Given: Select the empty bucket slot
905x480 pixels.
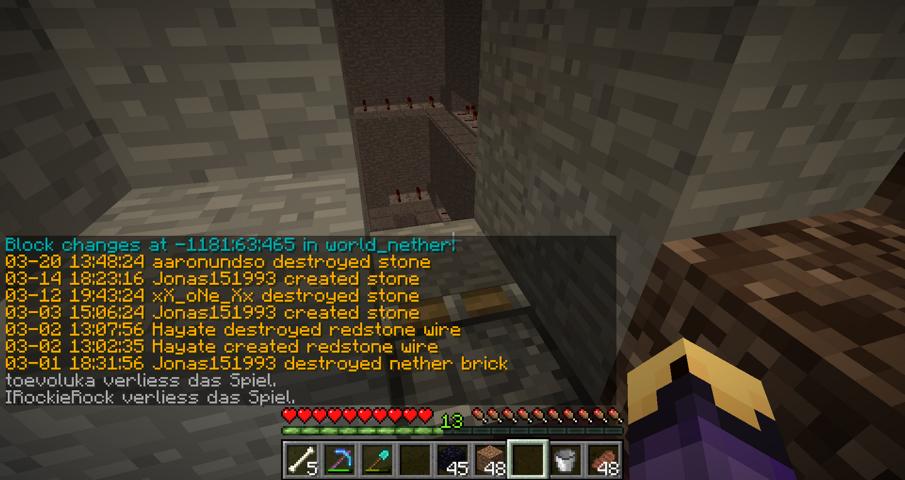Looking at the screenshot, I should [x=566, y=460].
